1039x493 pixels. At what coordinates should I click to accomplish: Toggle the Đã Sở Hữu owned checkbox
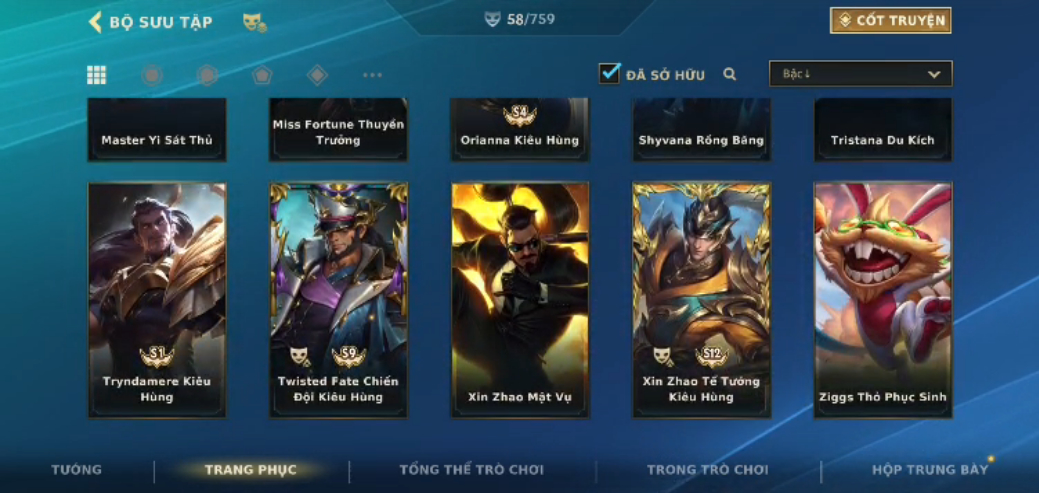tap(609, 73)
